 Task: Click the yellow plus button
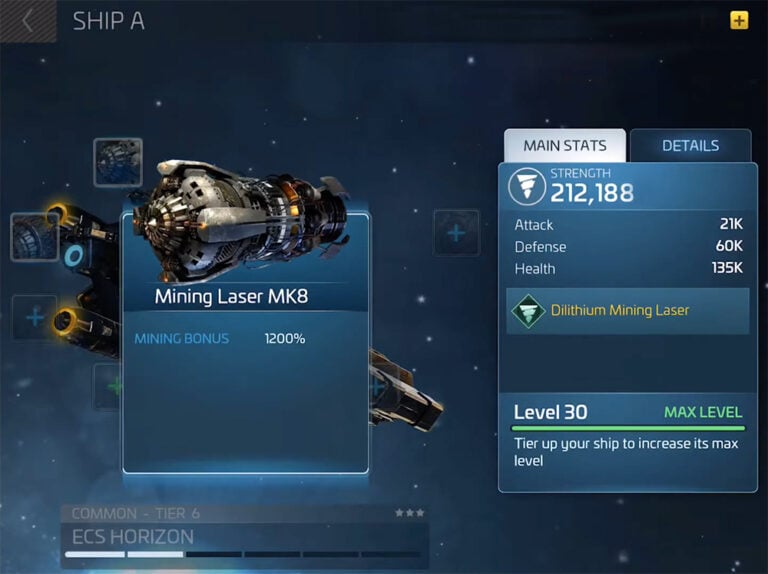[739, 20]
